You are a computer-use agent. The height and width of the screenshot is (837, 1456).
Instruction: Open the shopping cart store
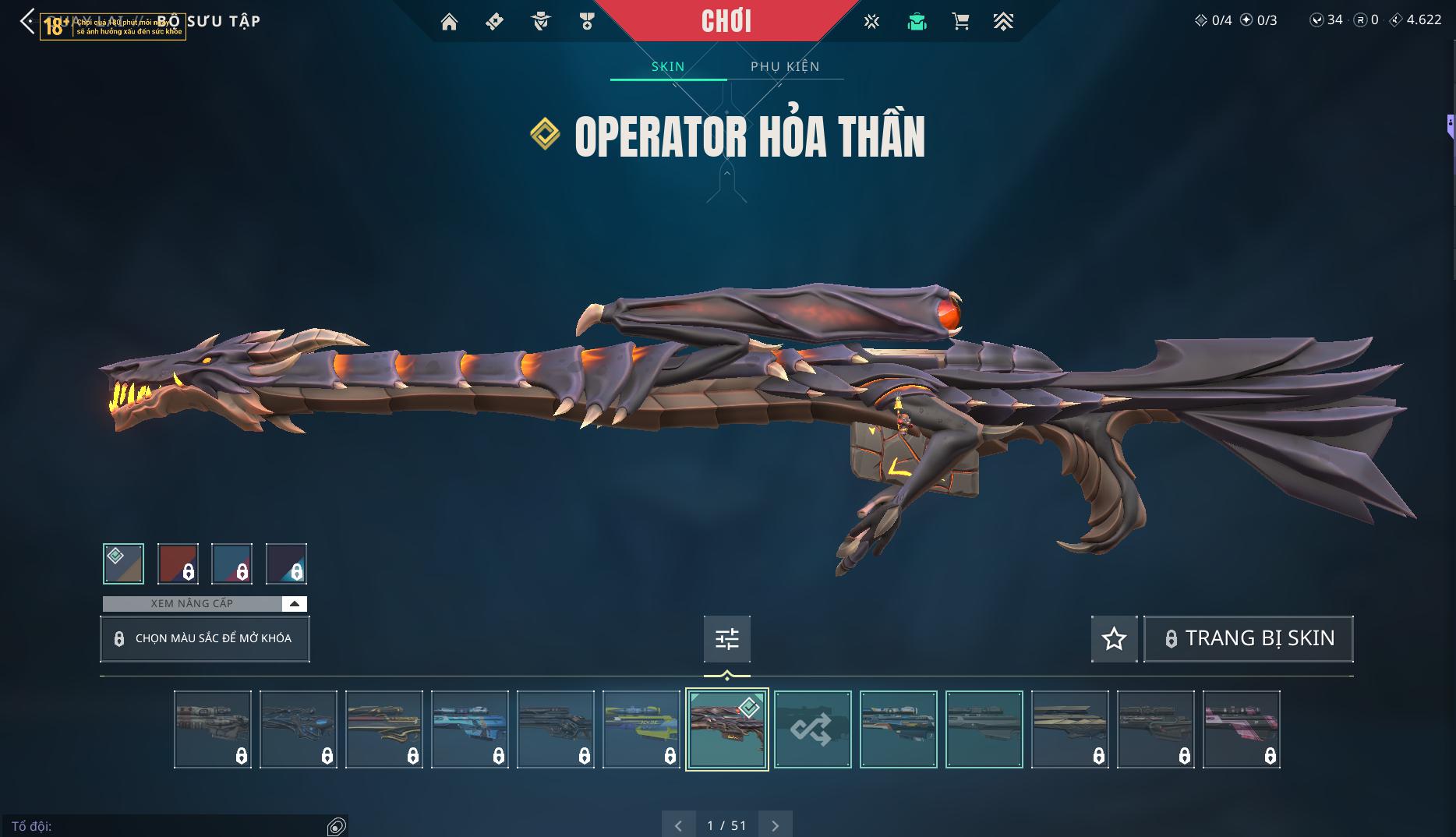point(960,22)
